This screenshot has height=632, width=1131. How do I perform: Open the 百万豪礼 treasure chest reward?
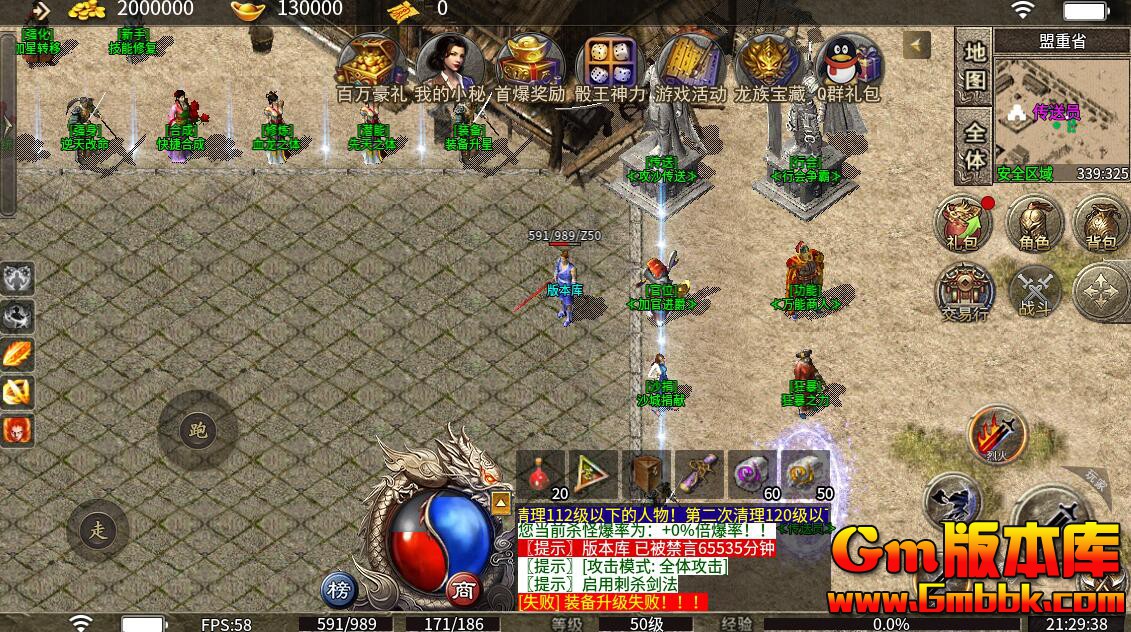pyautogui.click(x=369, y=62)
